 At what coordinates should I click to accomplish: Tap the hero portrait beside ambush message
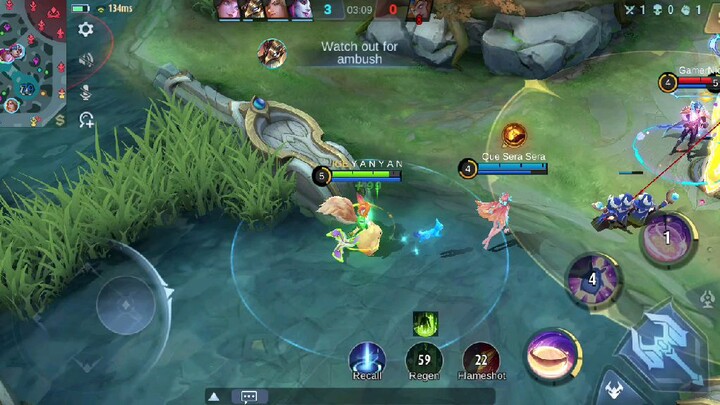(271, 52)
